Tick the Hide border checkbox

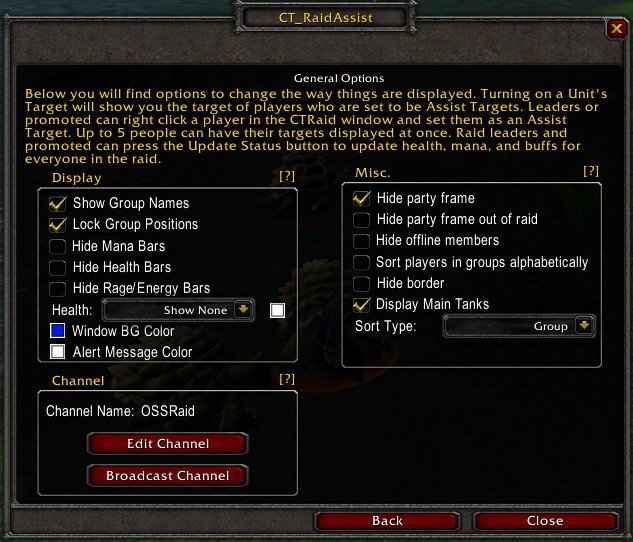[x=362, y=283]
